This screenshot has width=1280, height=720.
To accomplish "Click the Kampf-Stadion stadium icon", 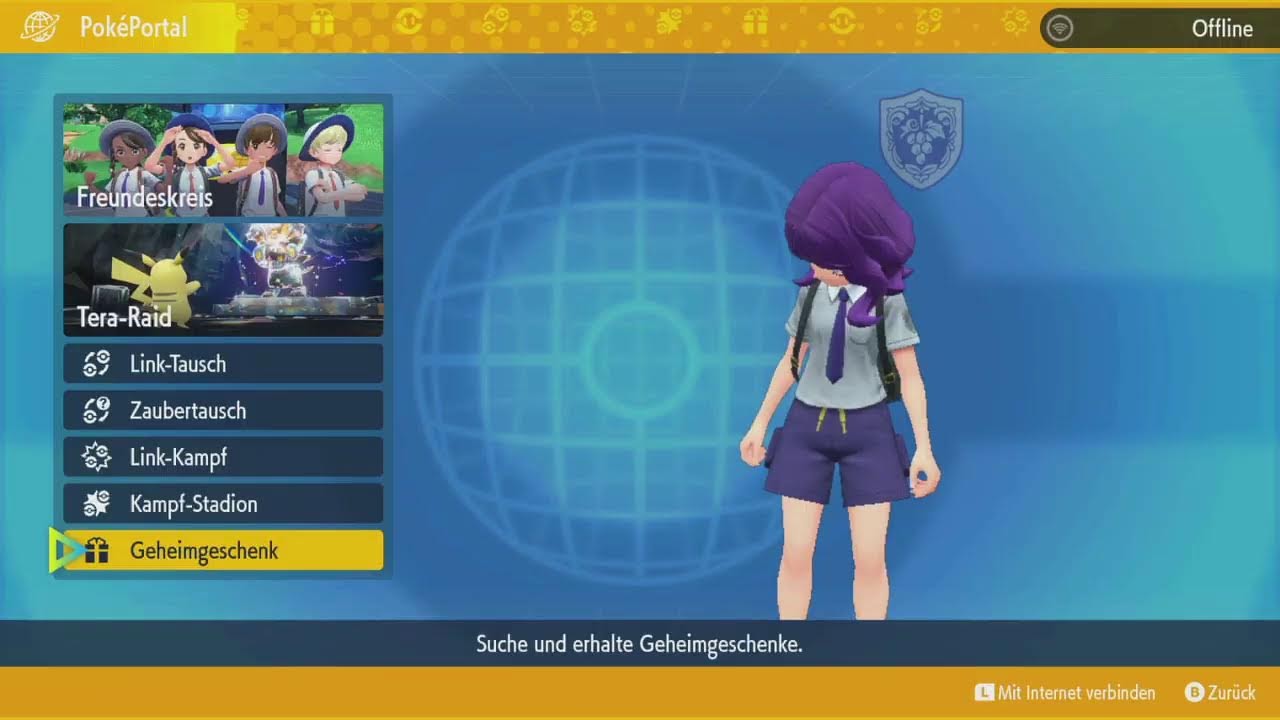I will (96, 503).
